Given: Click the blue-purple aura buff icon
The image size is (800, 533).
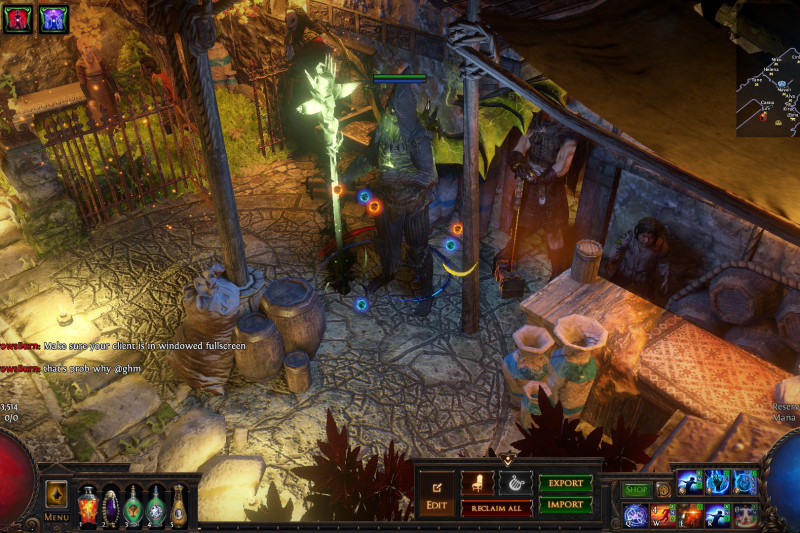Looking at the screenshot, I should click(52, 18).
